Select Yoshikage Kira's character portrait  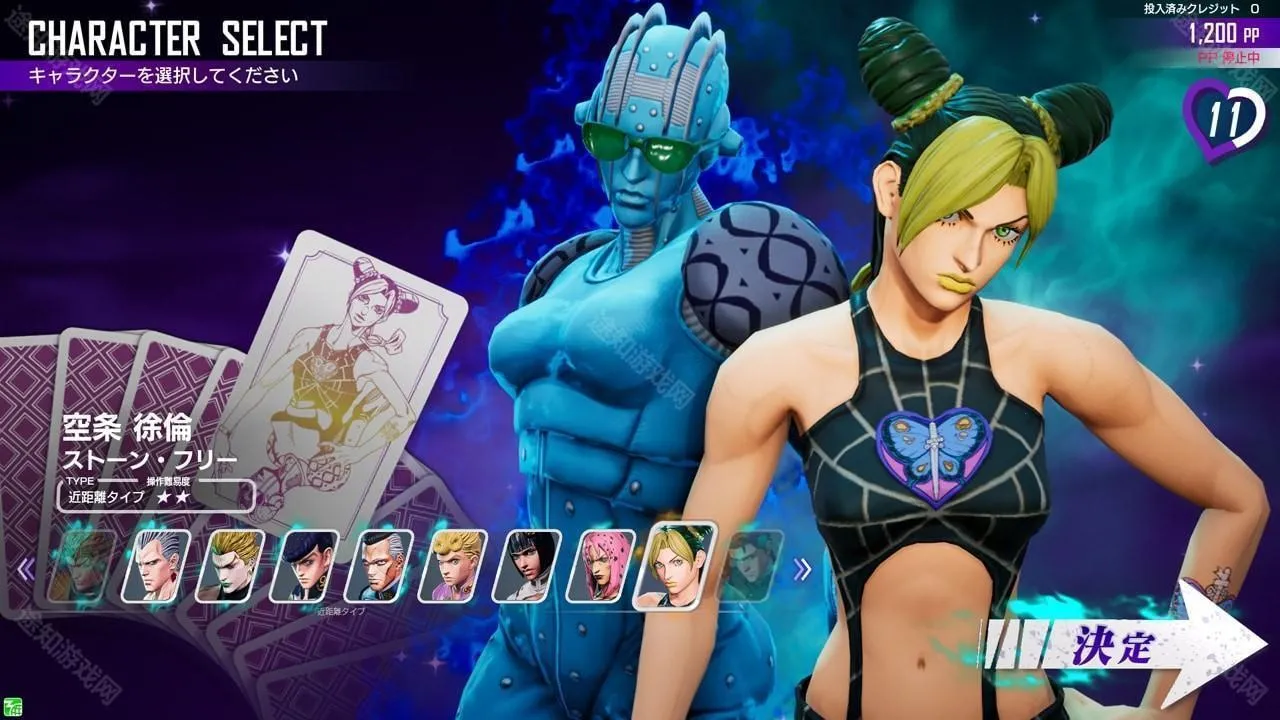(230, 565)
